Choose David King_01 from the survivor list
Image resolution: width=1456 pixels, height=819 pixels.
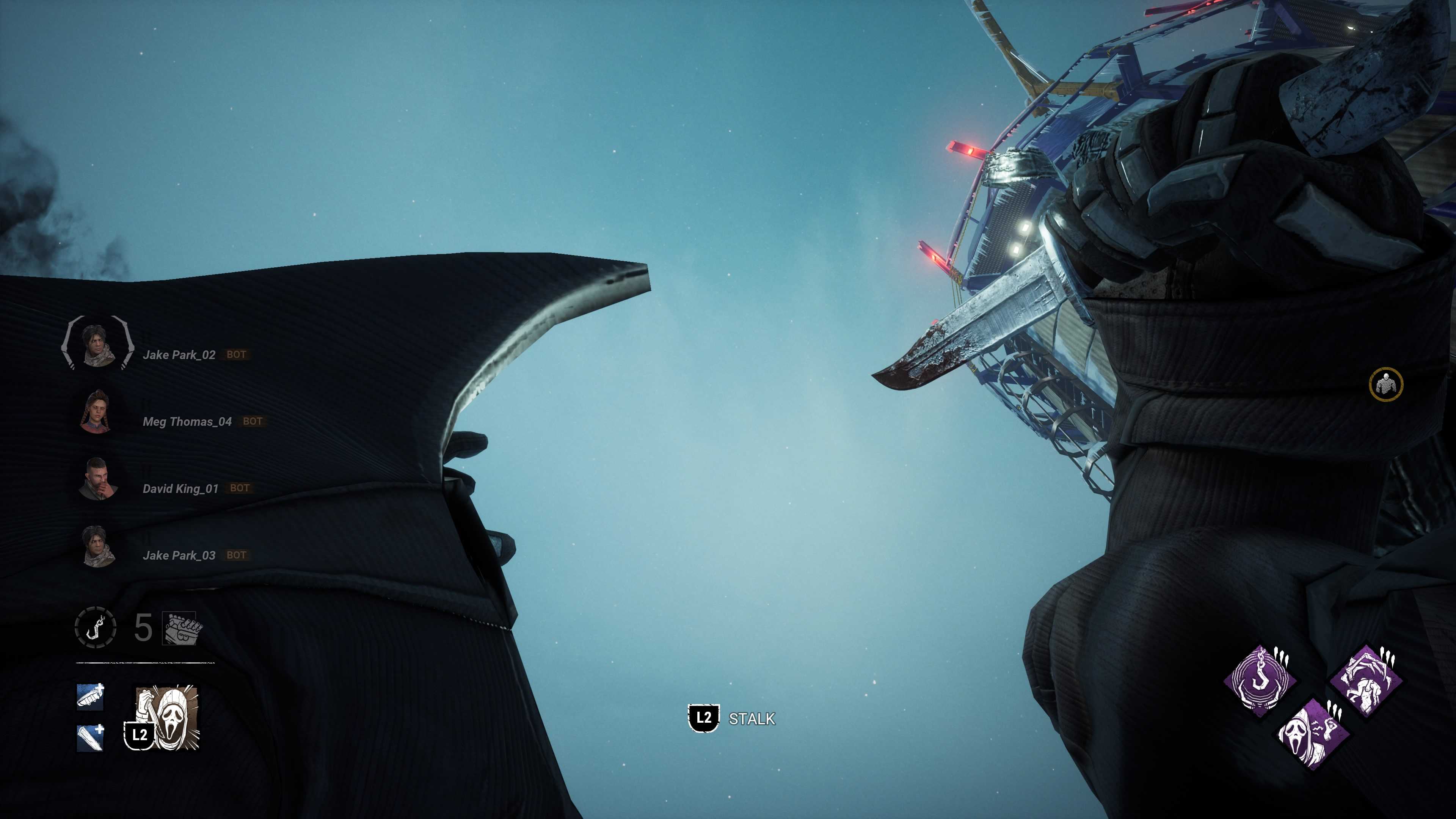coord(180,489)
